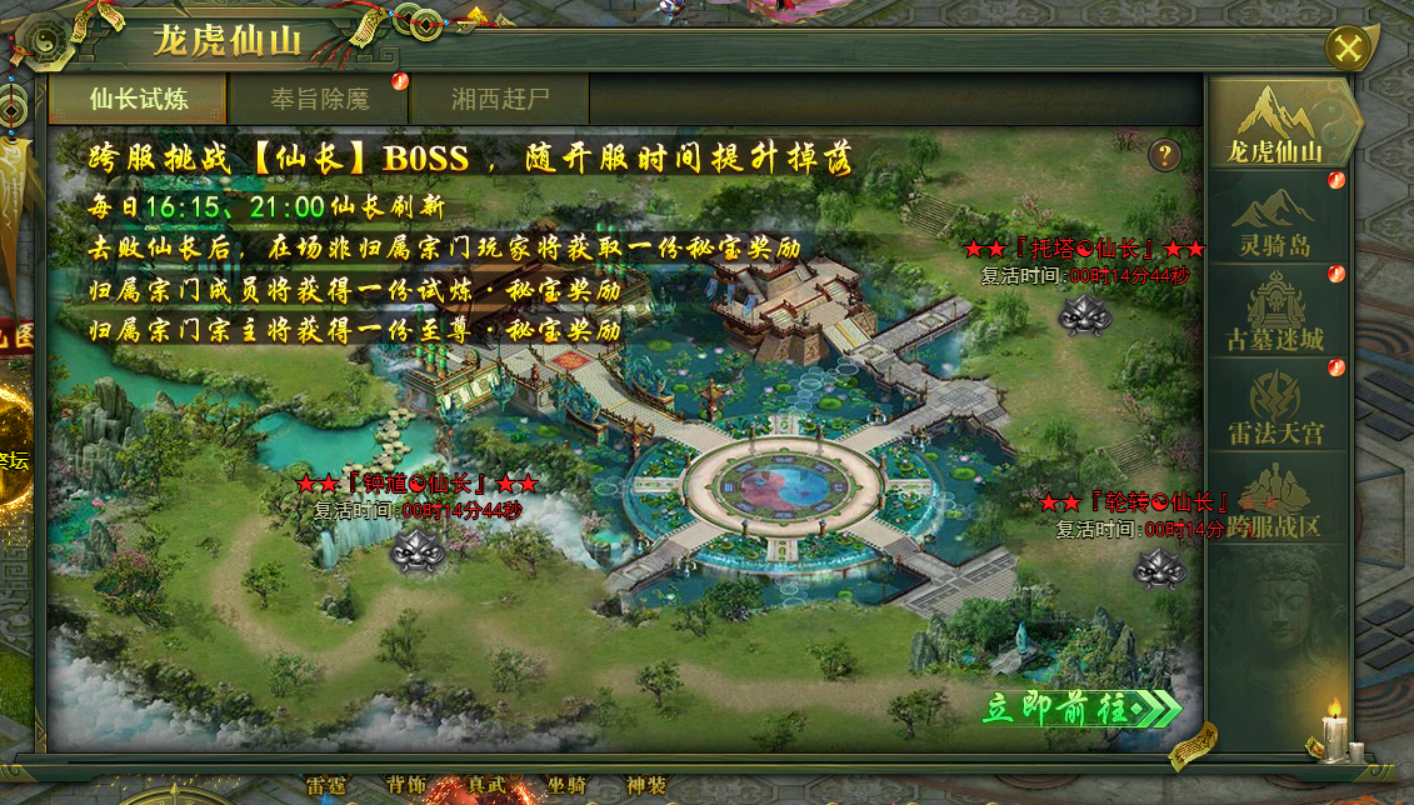Choose the 轮转仙长 boss marker

(1160, 568)
